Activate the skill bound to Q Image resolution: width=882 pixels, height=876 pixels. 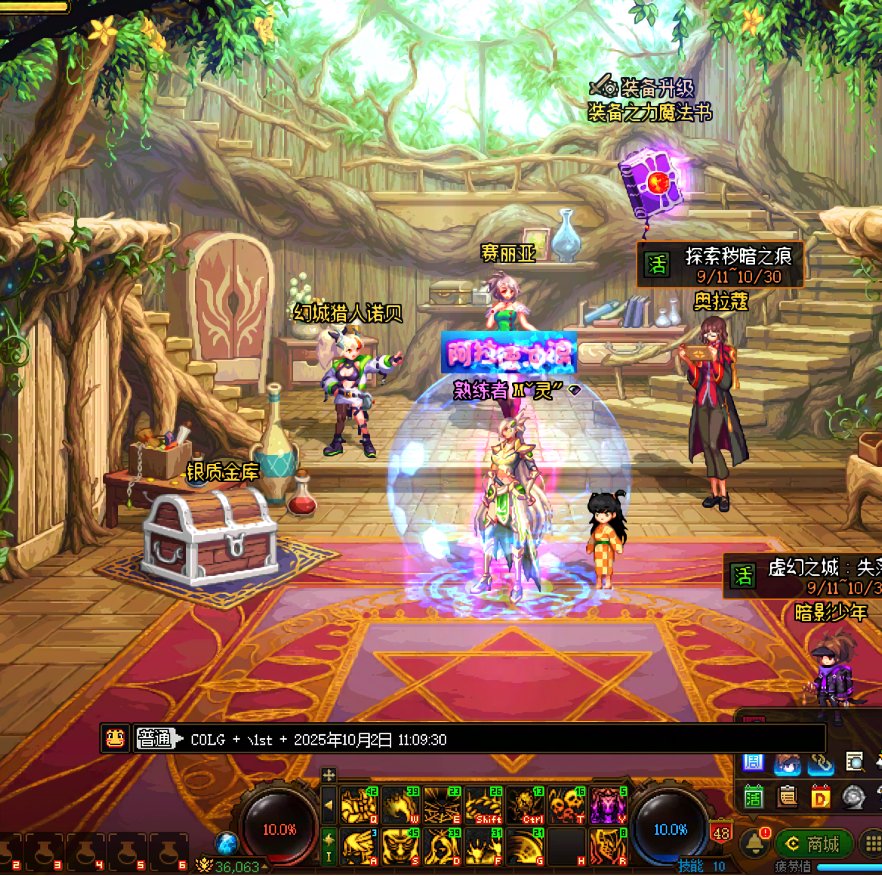click(x=359, y=805)
